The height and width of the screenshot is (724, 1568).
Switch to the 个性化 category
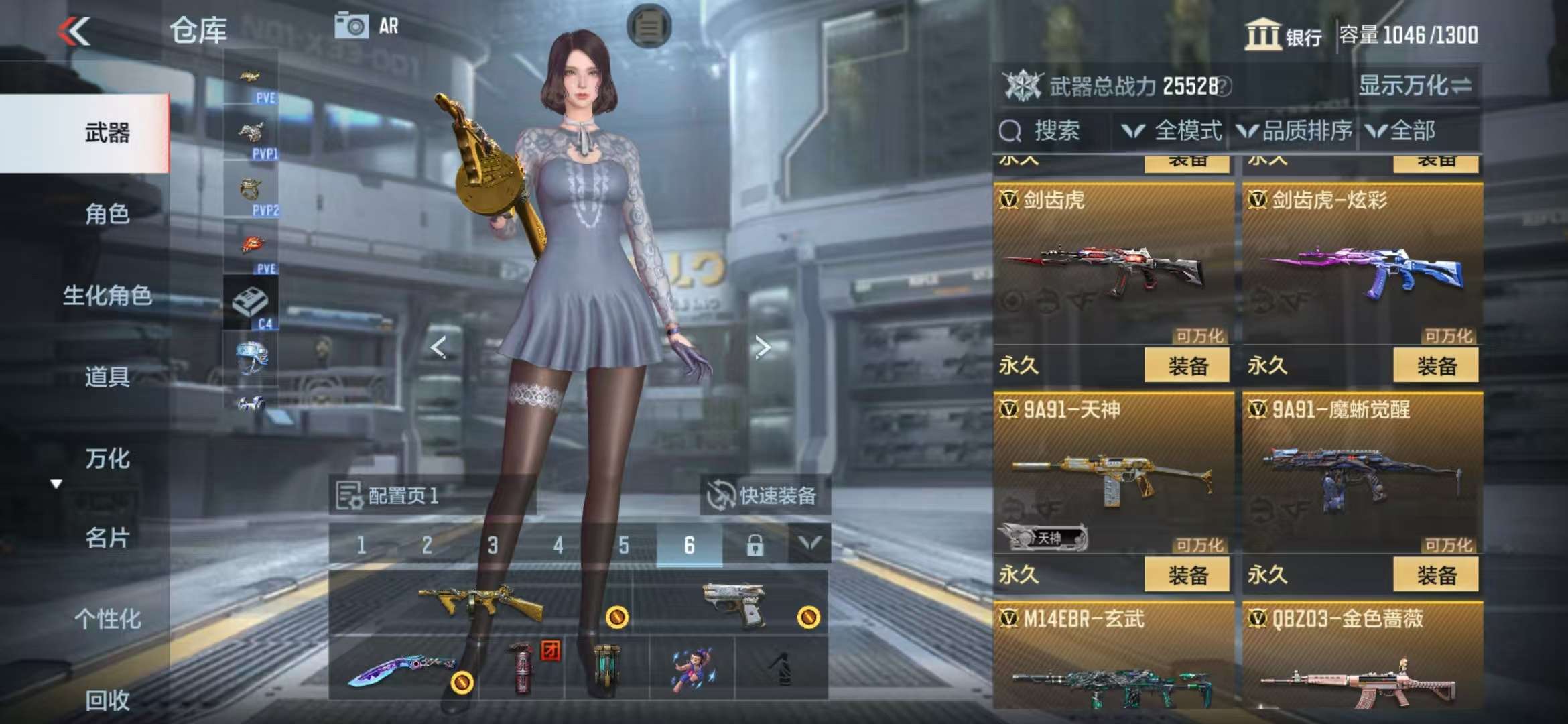(x=107, y=619)
